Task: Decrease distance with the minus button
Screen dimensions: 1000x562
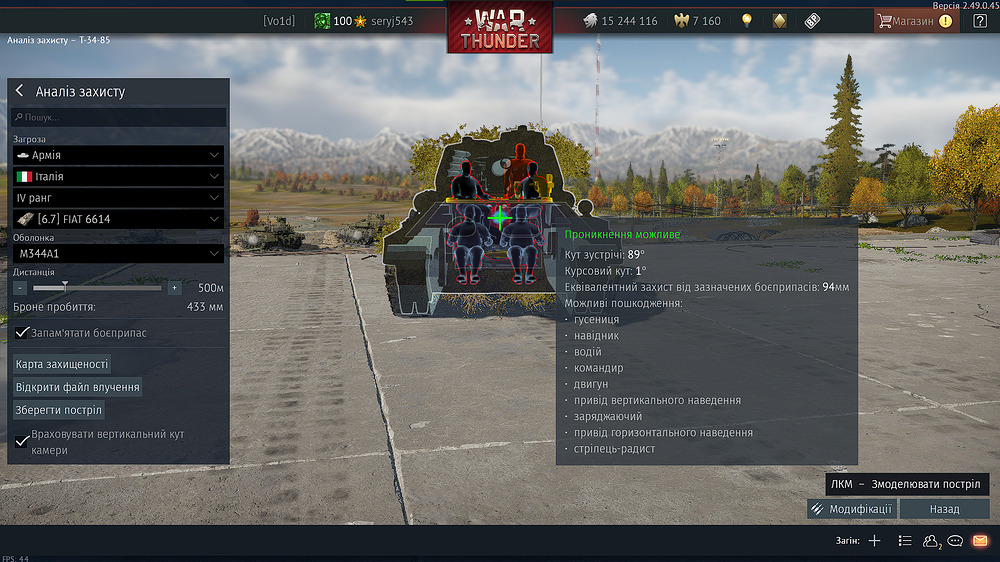Action: coord(20,288)
